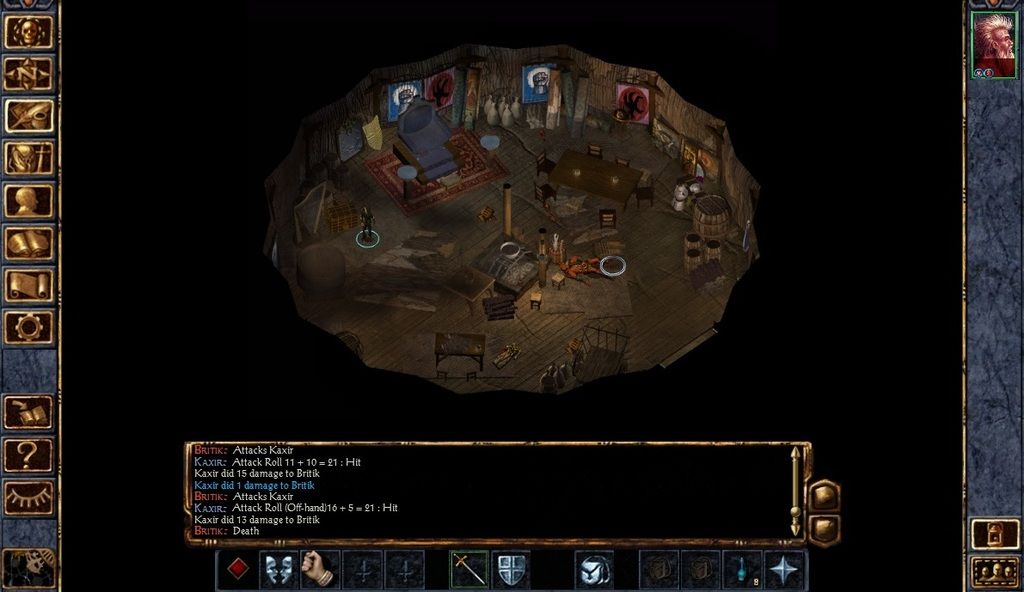Select the quartered shield slot
The image size is (1024, 592).
tap(511, 569)
